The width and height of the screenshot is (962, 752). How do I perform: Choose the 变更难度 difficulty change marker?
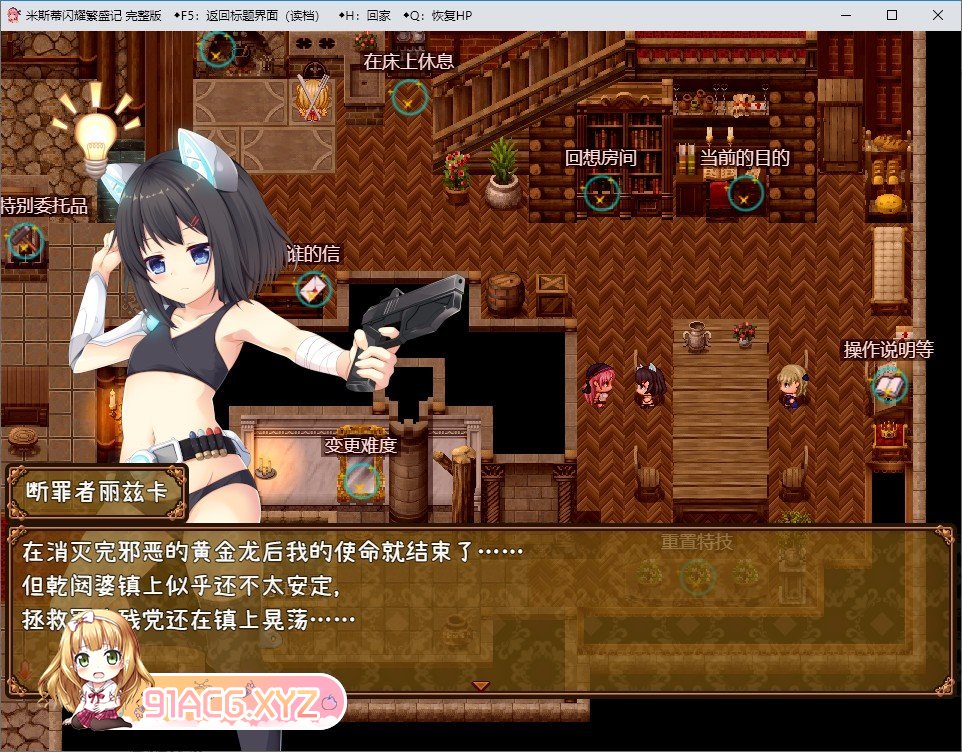360,481
